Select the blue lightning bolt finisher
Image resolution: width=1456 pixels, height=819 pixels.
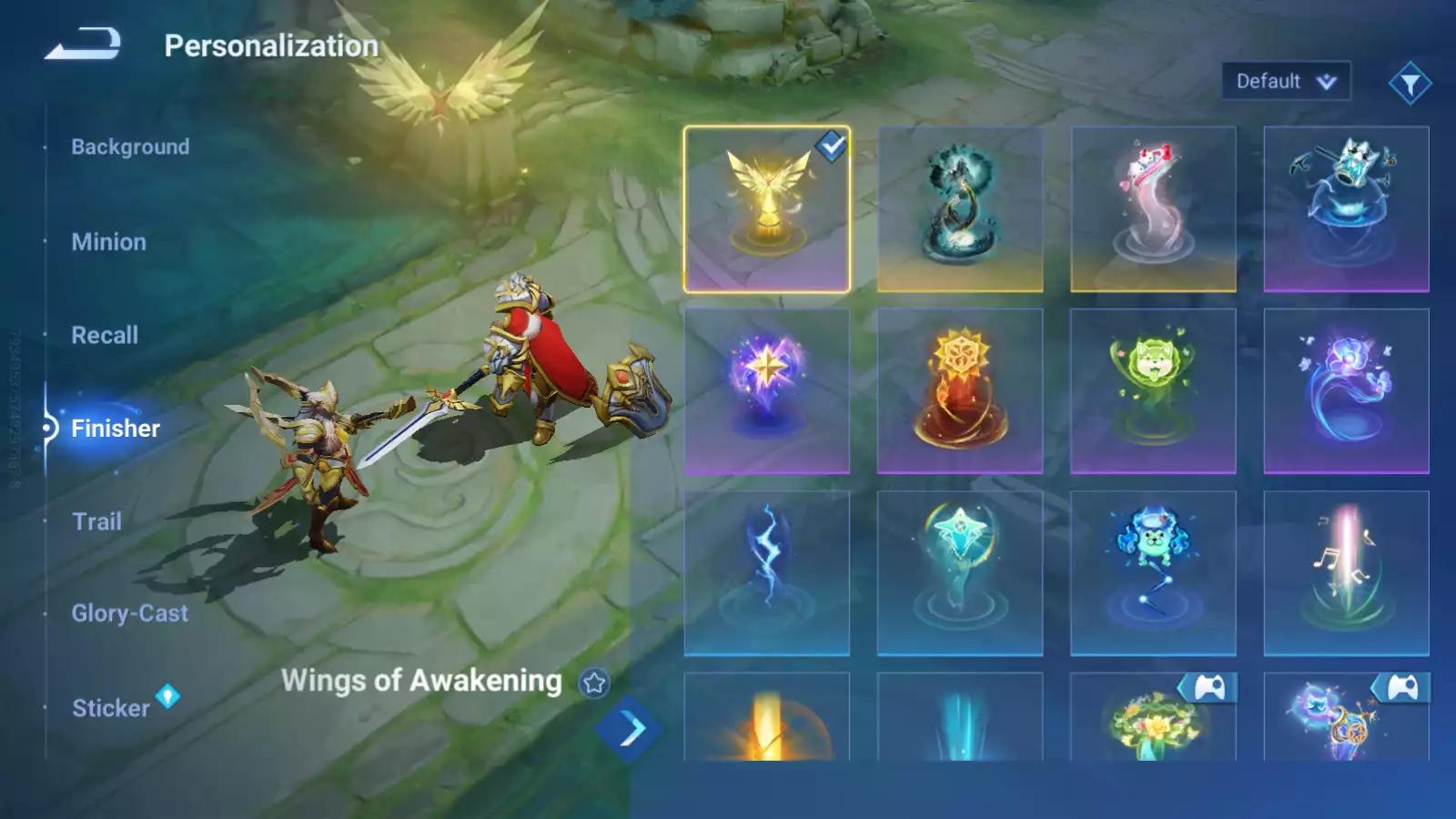tap(767, 573)
